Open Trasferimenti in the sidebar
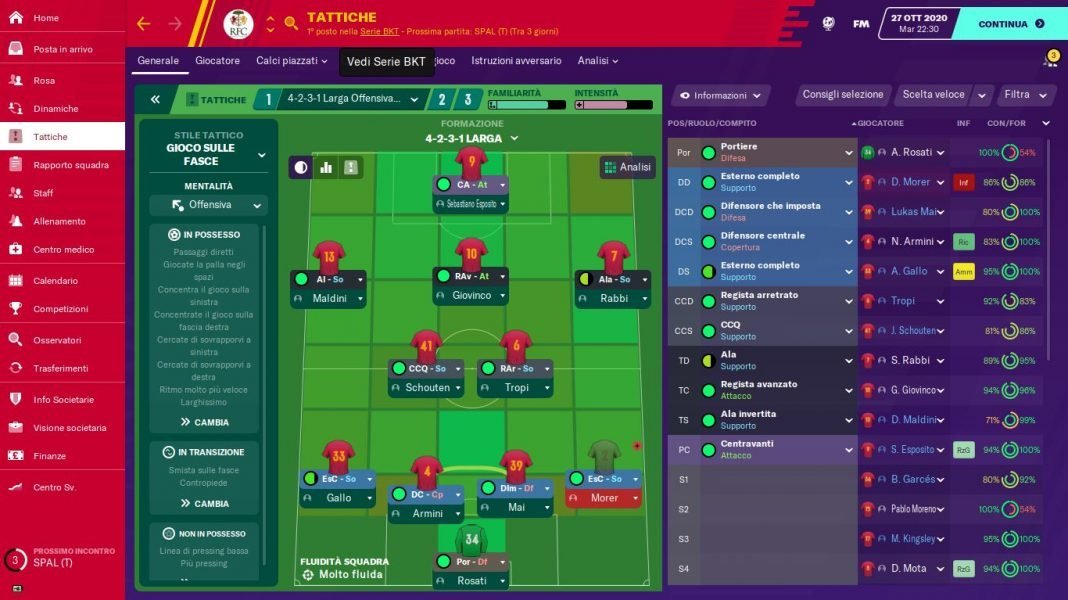Viewport: 1068px width, 600px height. pyautogui.click(x=61, y=368)
